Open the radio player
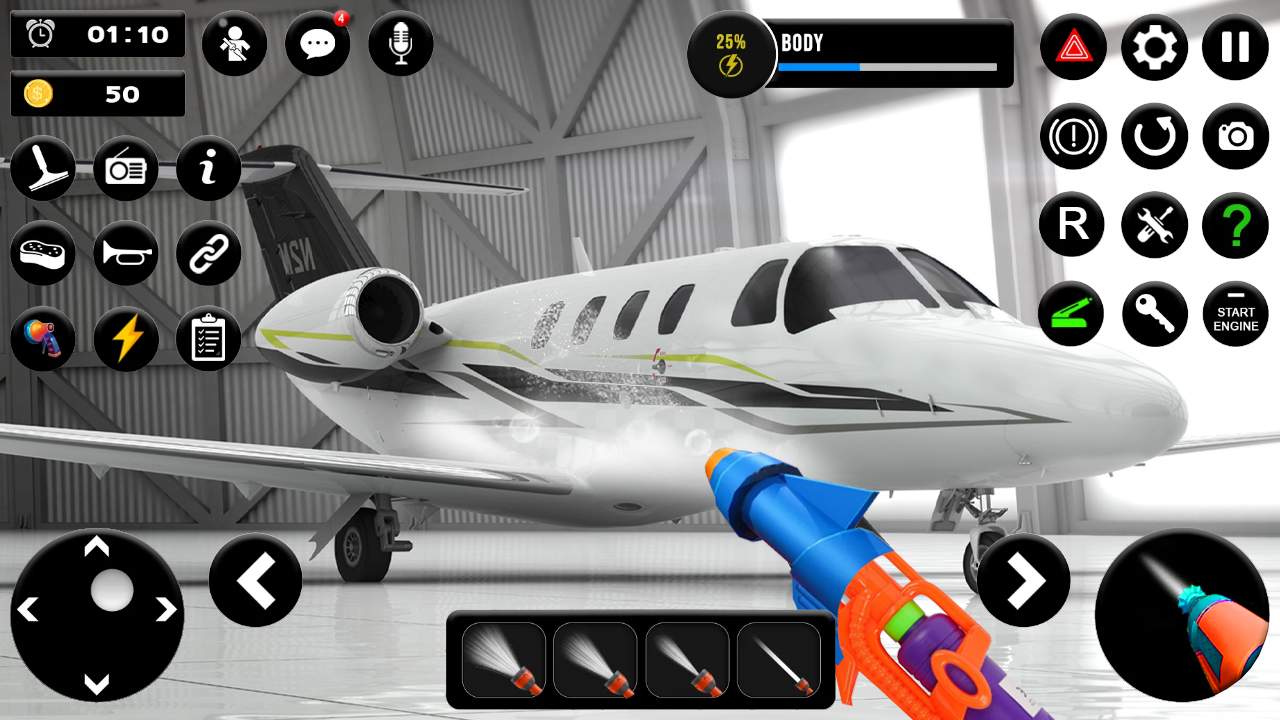The image size is (1280, 720). [125, 170]
